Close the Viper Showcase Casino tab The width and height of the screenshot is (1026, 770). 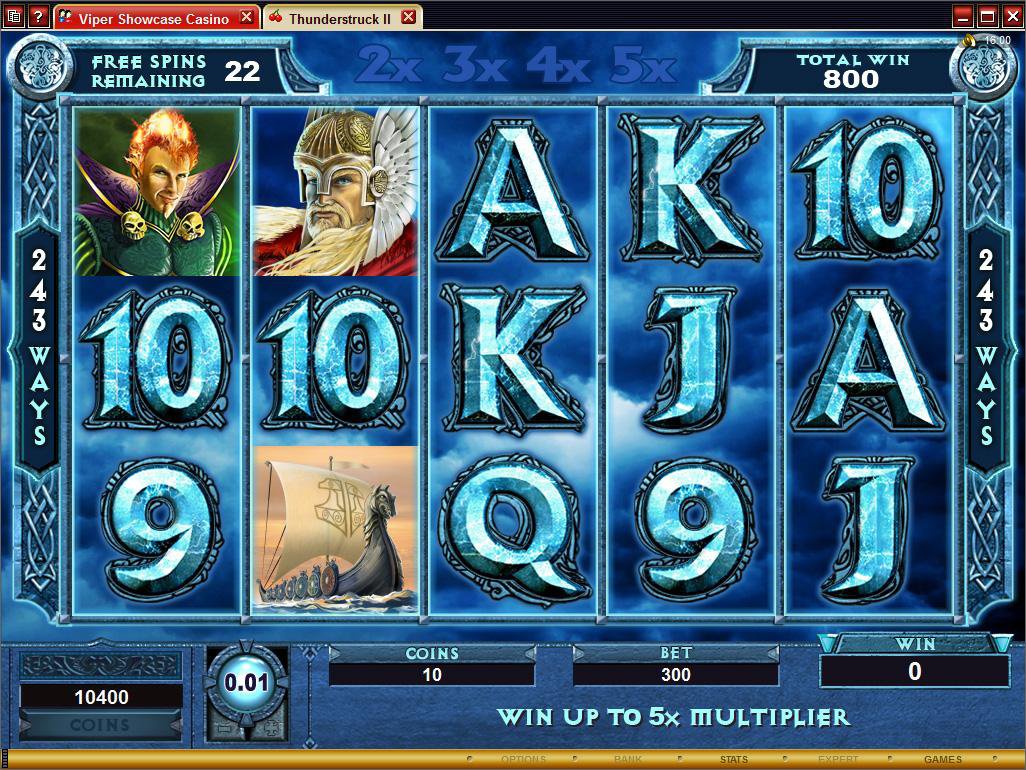pyautogui.click(x=246, y=18)
